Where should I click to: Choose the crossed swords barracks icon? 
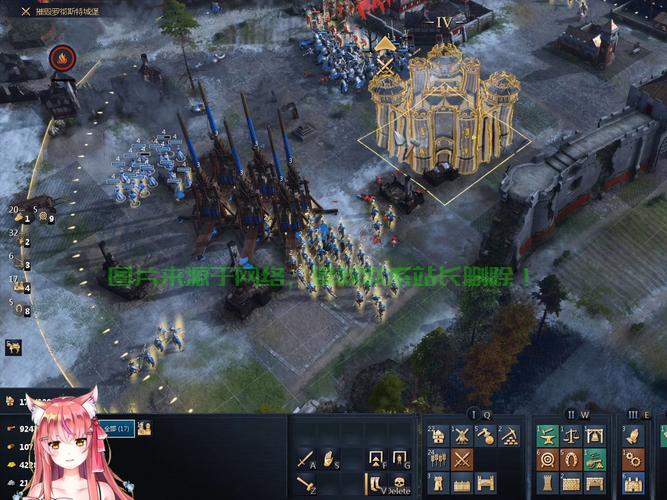click(x=462, y=460)
